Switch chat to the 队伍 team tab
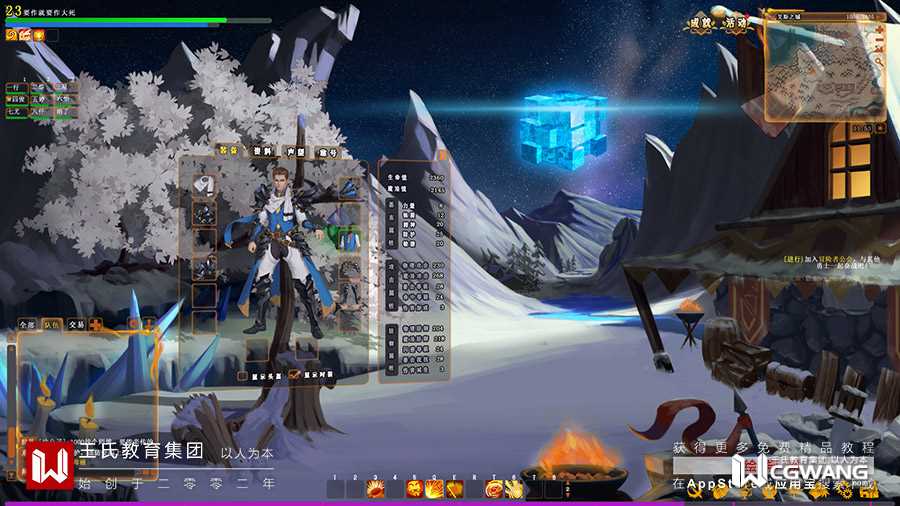Screen dimensions: 900x506 52,325
